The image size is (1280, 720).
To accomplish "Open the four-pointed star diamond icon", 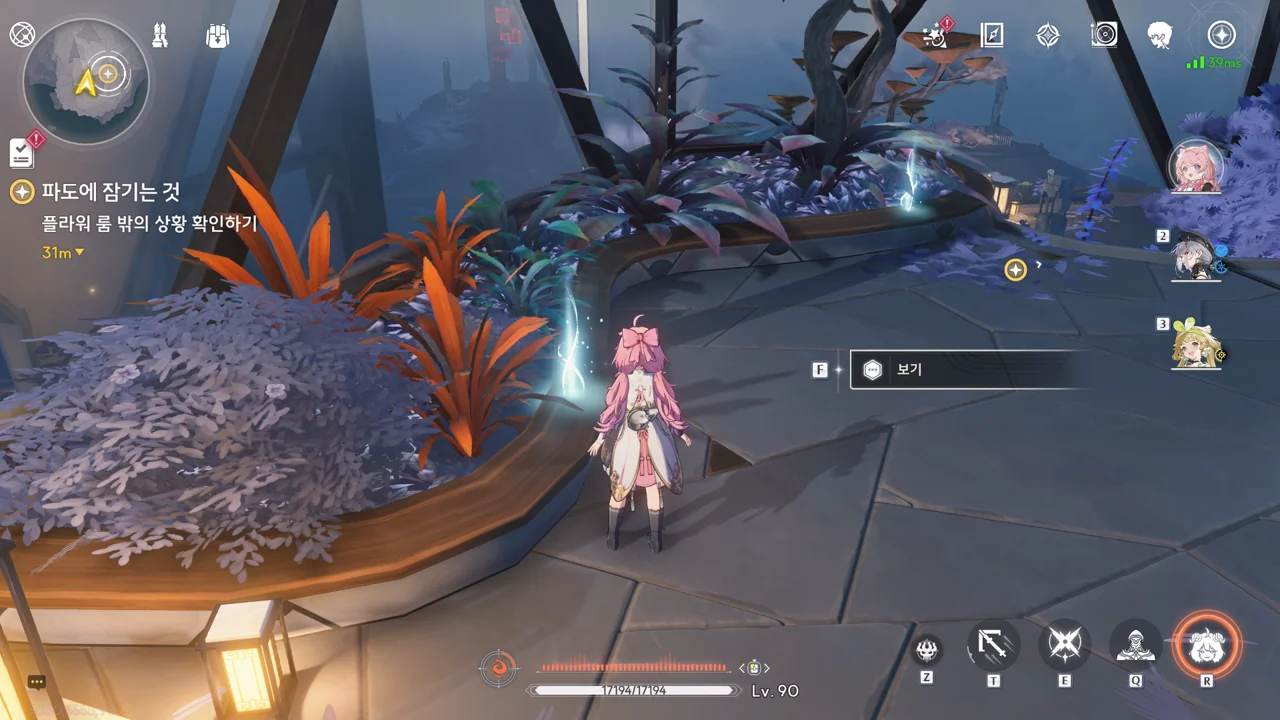I will [x=1047, y=36].
